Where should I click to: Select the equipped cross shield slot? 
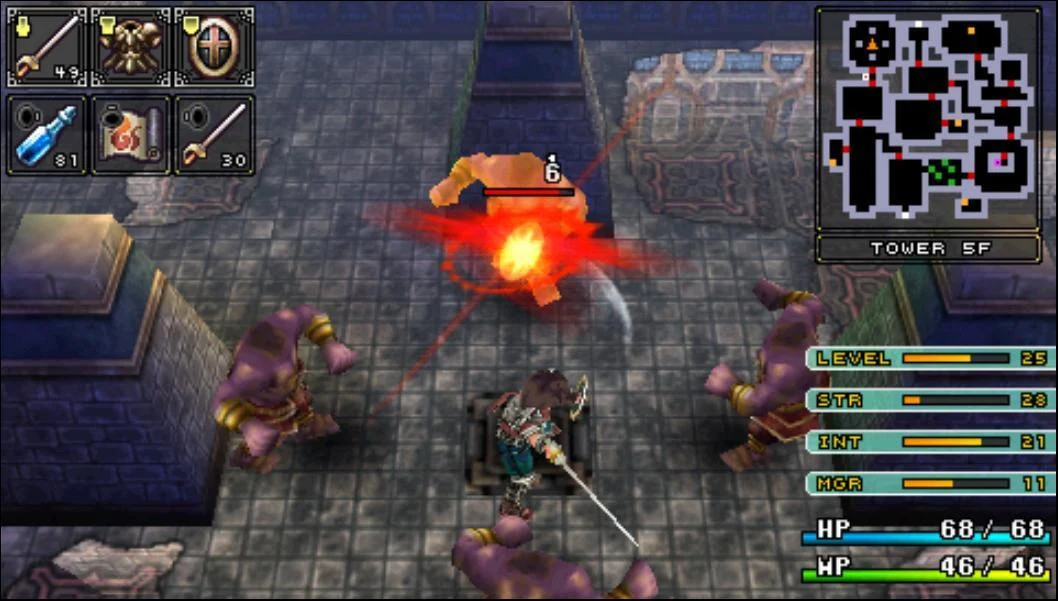[214, 46]
